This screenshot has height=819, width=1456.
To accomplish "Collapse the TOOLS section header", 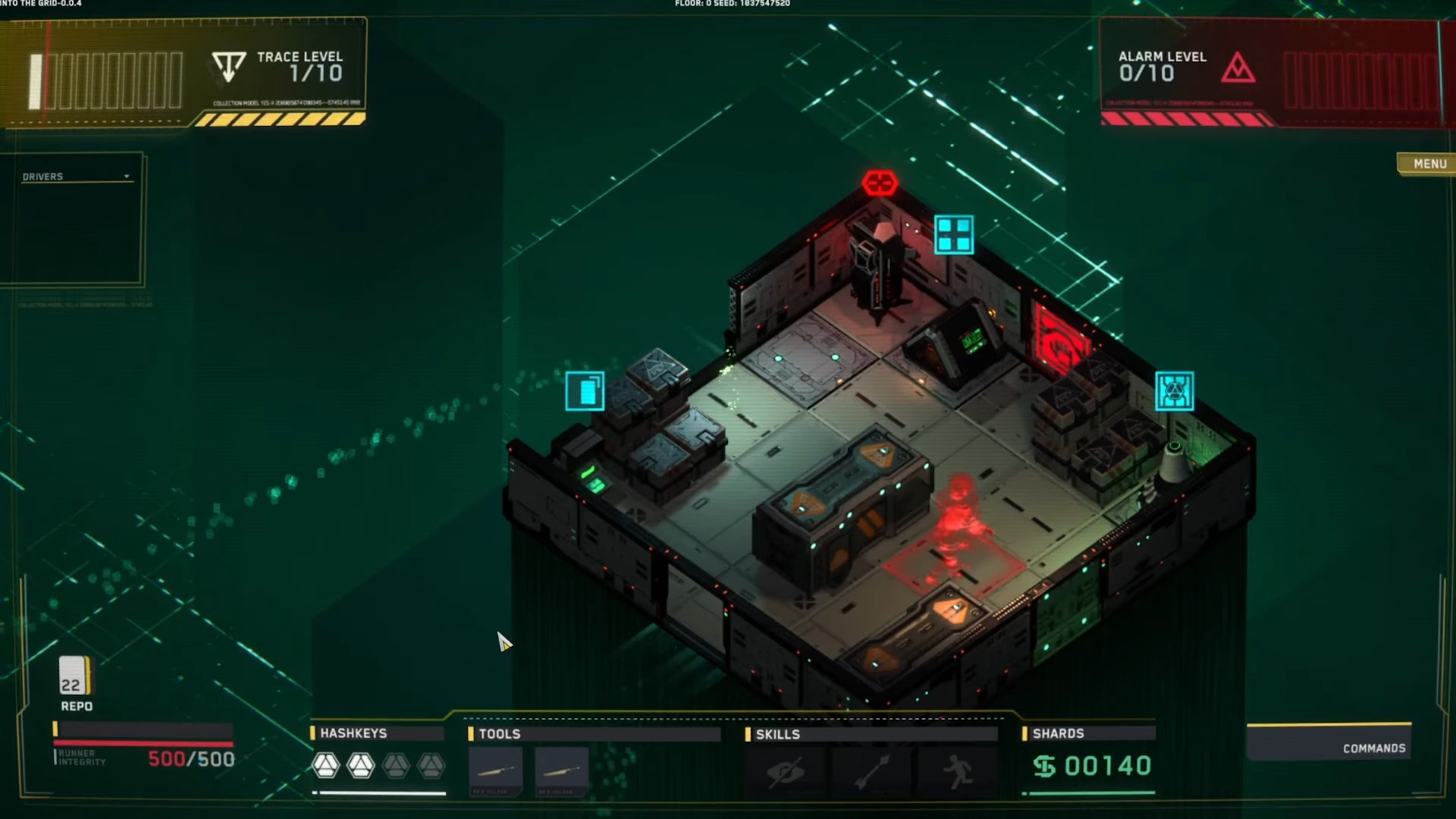I will coord(500,734).
